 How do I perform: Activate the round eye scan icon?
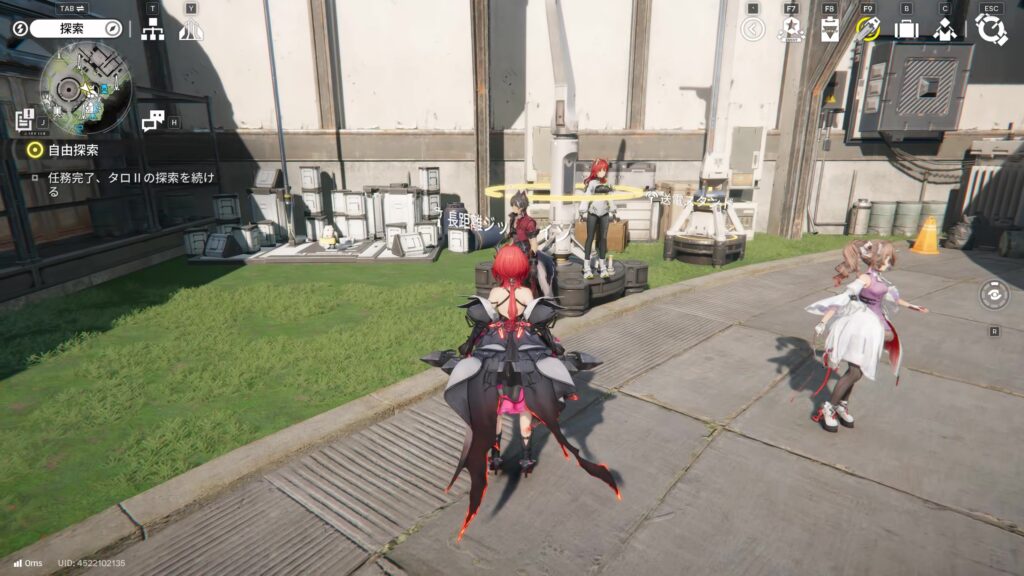[994, 295]
